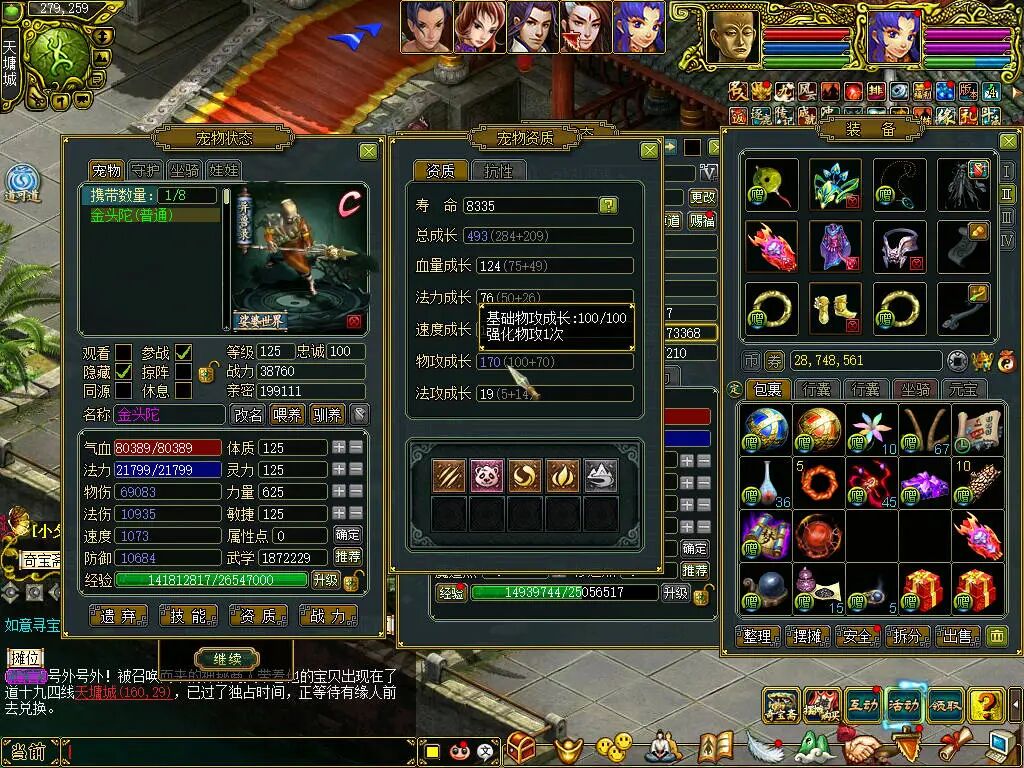Switch to the 守护 tab
The height and width of the screenshot is (768, 1024).
pyautogui.click(x=146, y=170)
